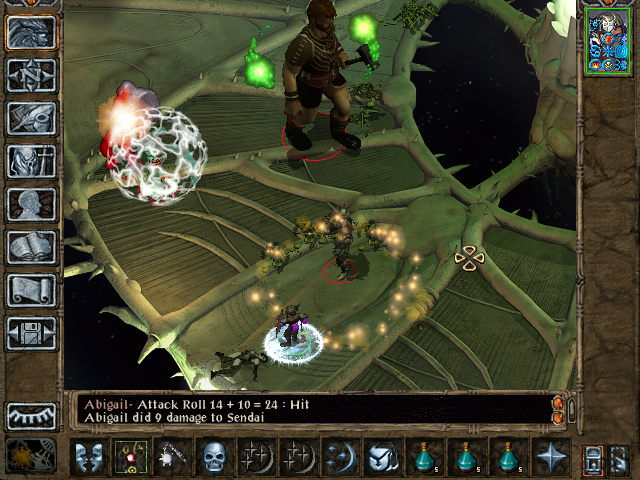The image size is (640, 480).
Task: Open the area map compass button
Action: (x=31, y=76)
